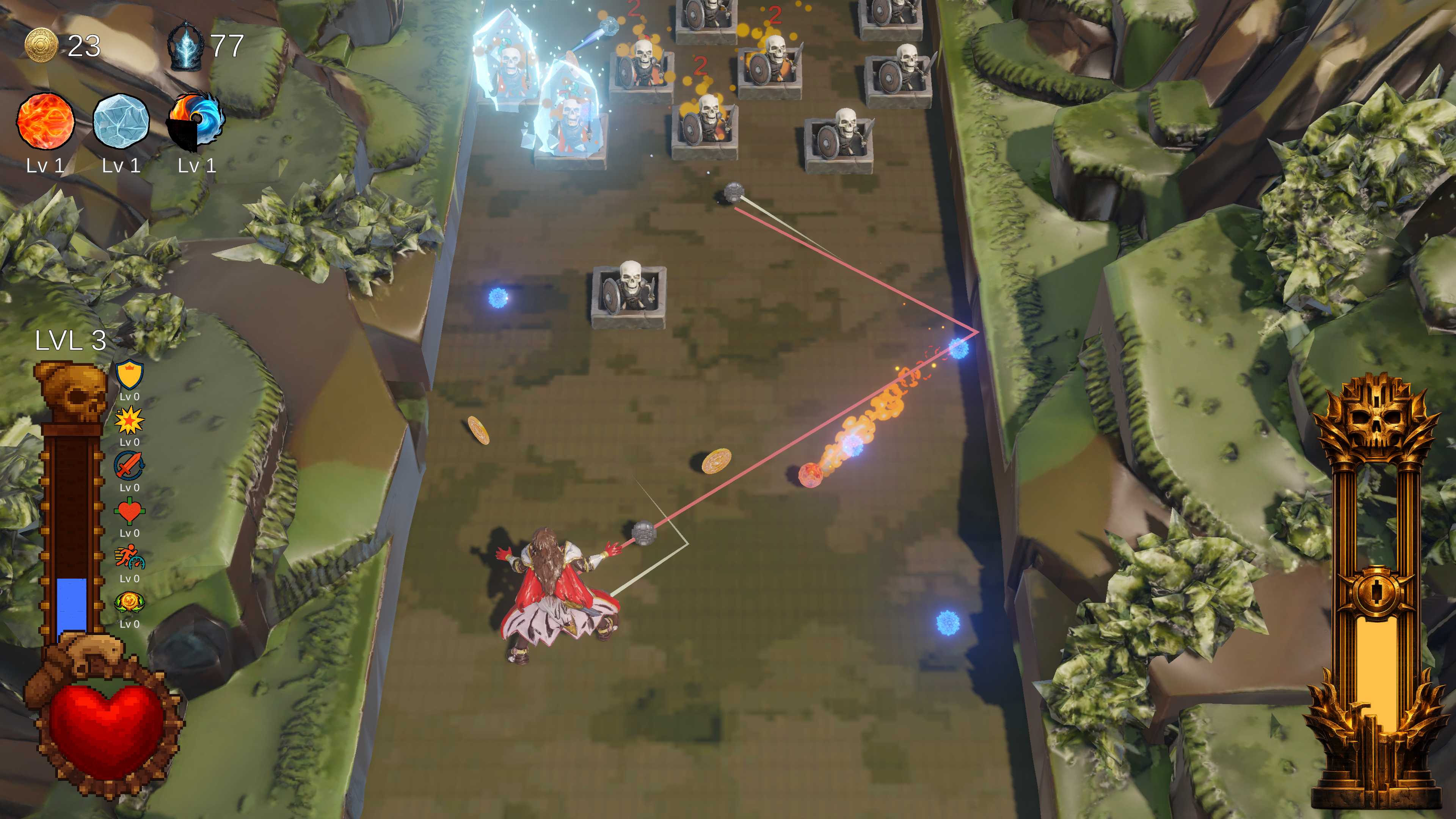Click the Lv 1 label under the fireball spell

coord(45,167)
